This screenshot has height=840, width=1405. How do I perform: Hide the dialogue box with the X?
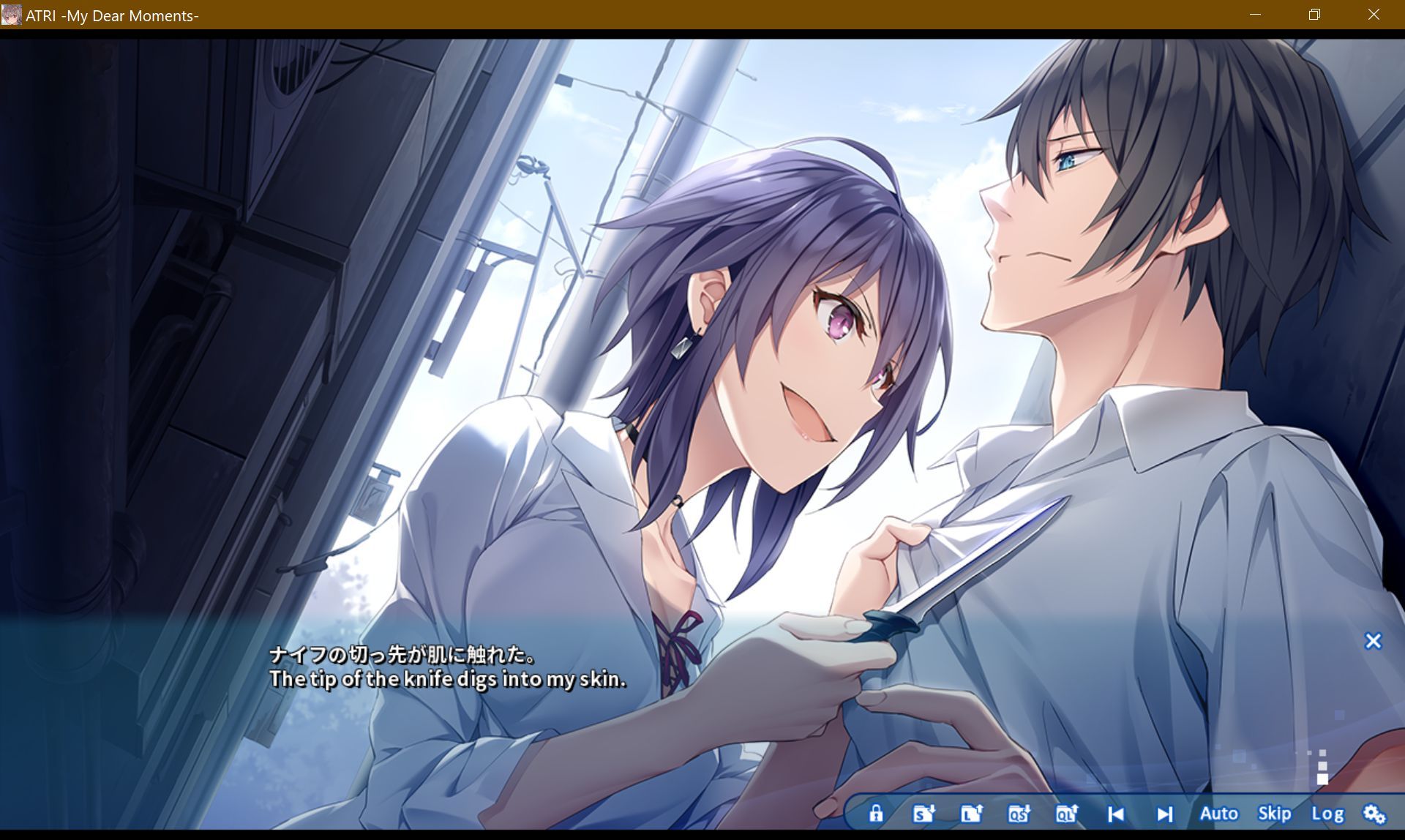point(1374,641)
